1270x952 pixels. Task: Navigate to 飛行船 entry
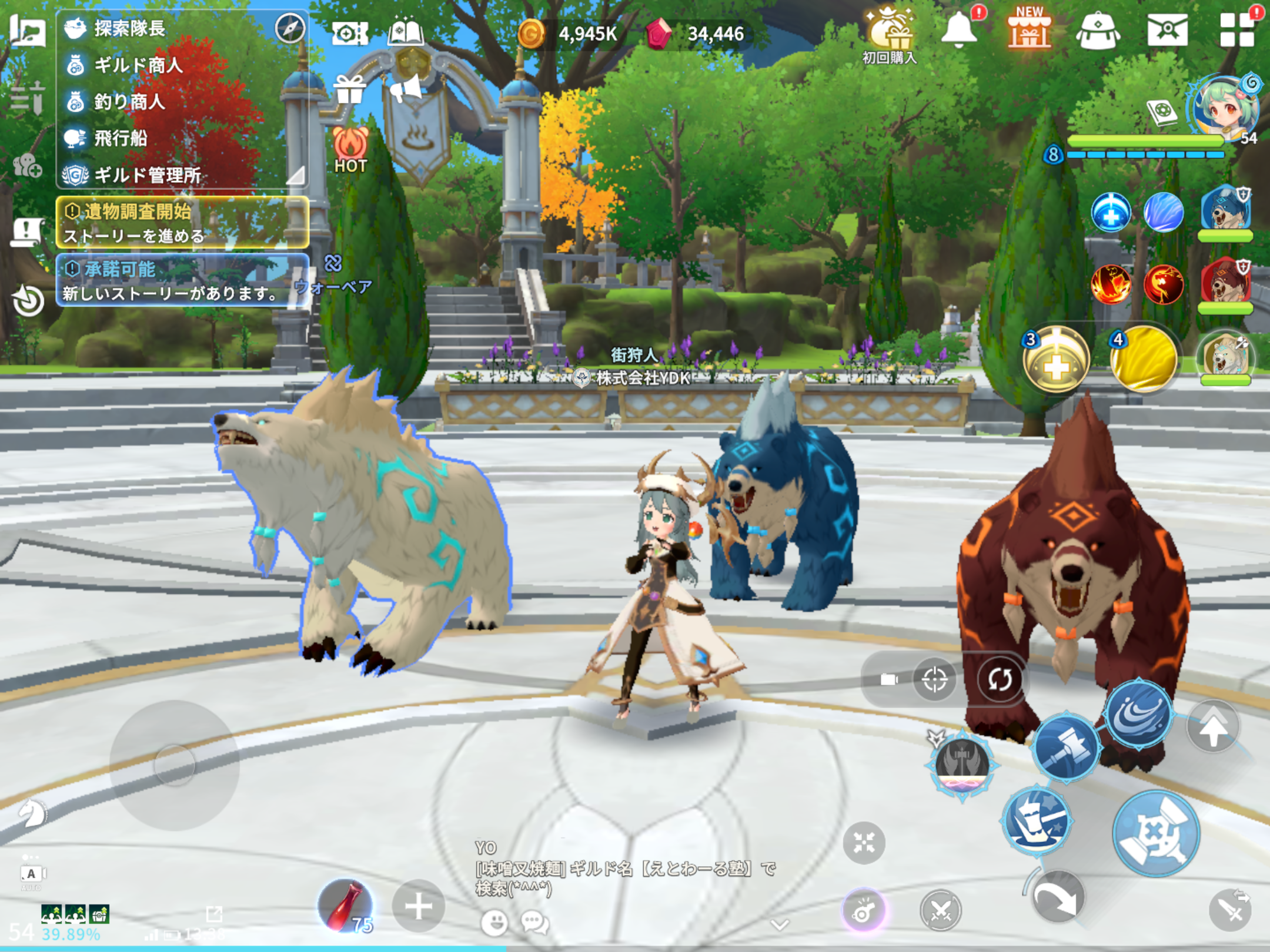pyautogui.click(x=121, y=138)
